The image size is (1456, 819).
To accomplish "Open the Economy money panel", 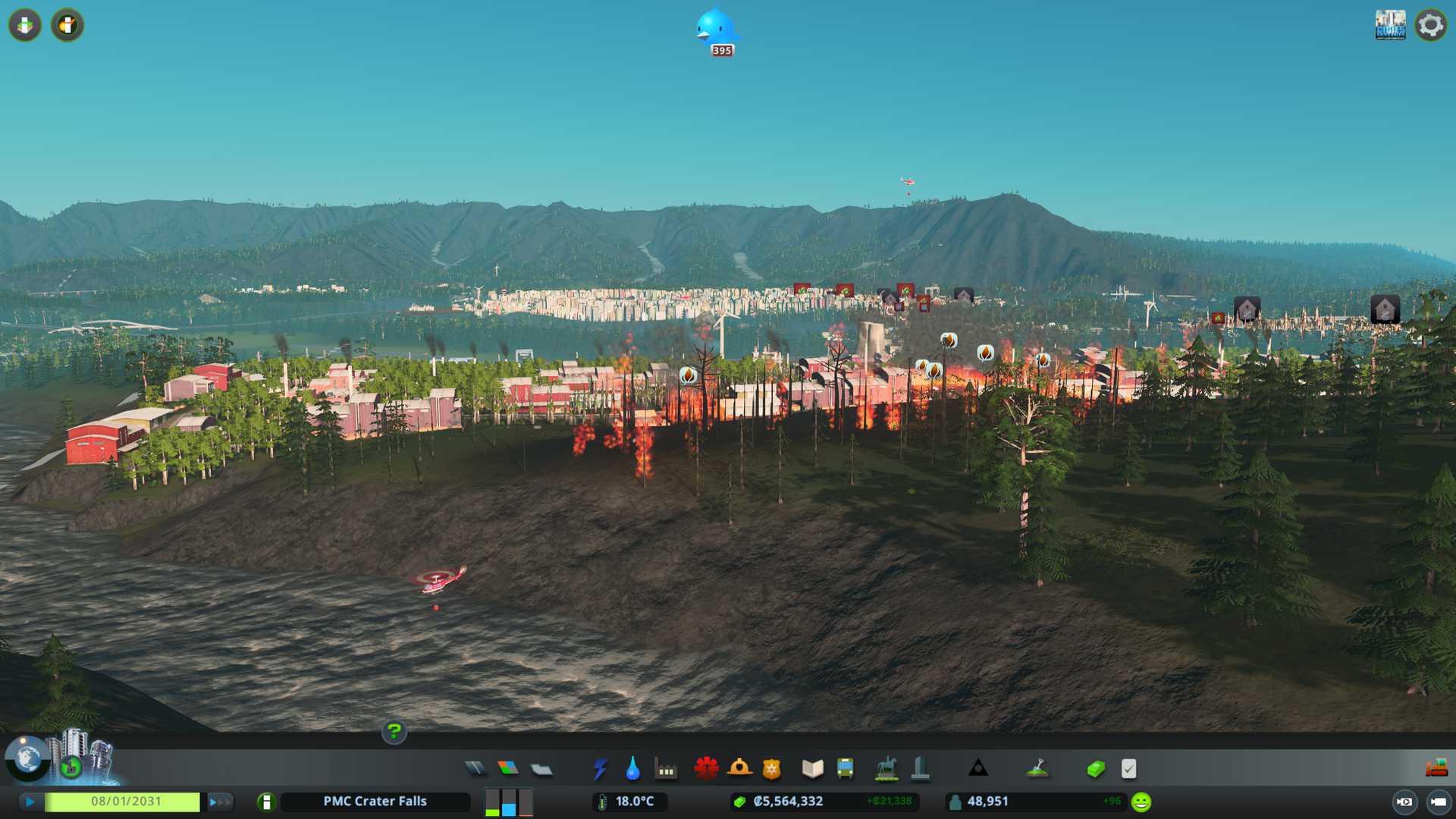I will pos(1096,769).
